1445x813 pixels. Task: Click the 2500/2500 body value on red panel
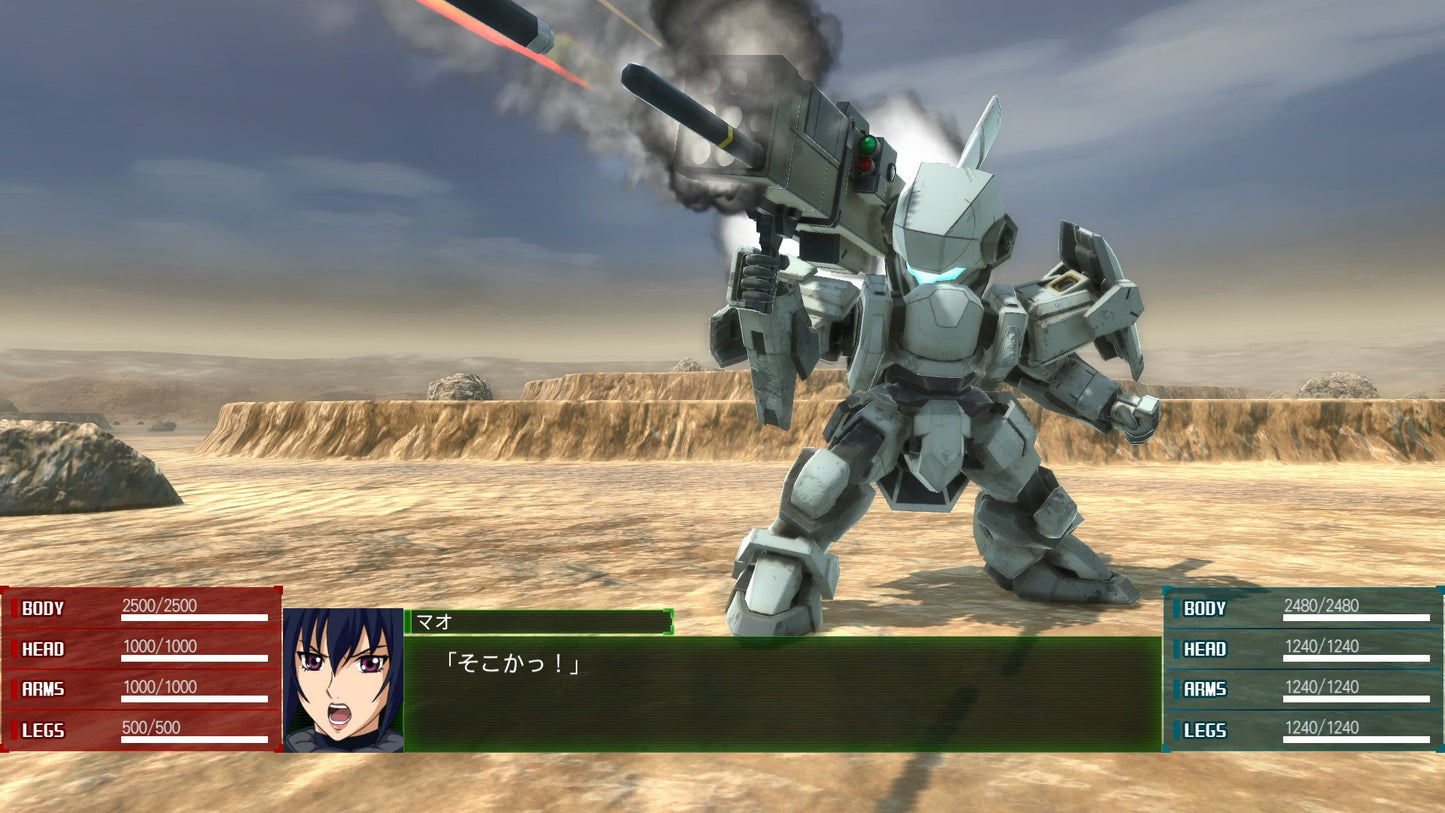(x=158, y=604)
